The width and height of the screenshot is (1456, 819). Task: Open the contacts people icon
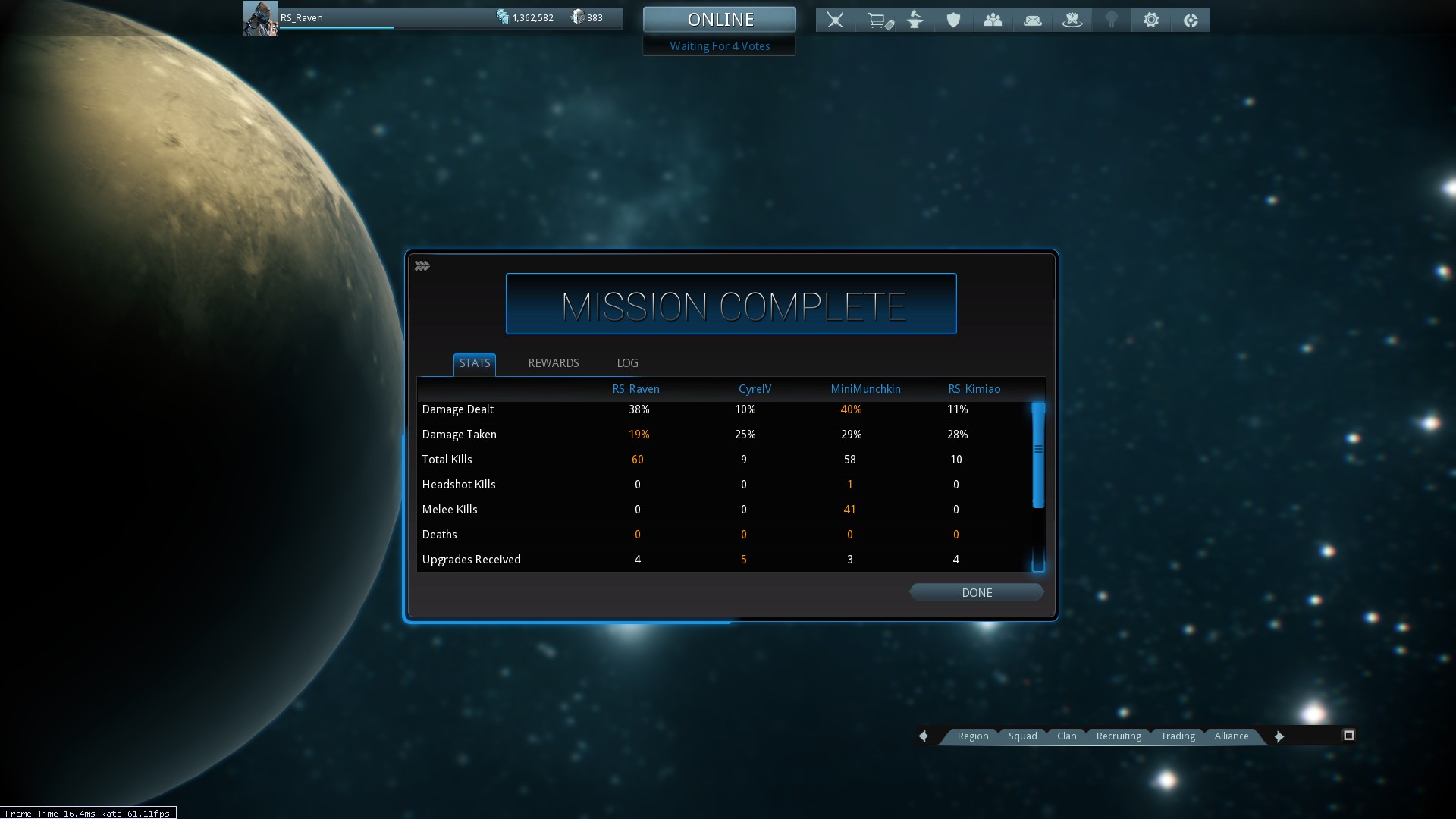993,20
